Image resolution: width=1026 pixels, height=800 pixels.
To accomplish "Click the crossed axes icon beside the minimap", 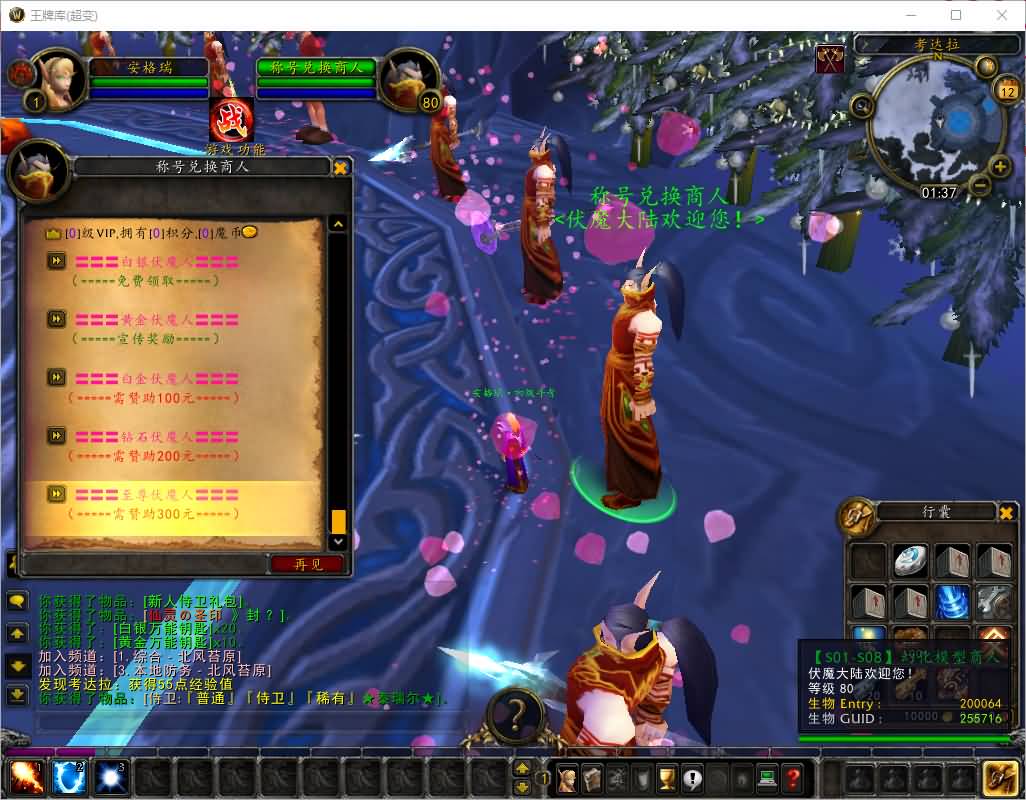I will (830, 60).
